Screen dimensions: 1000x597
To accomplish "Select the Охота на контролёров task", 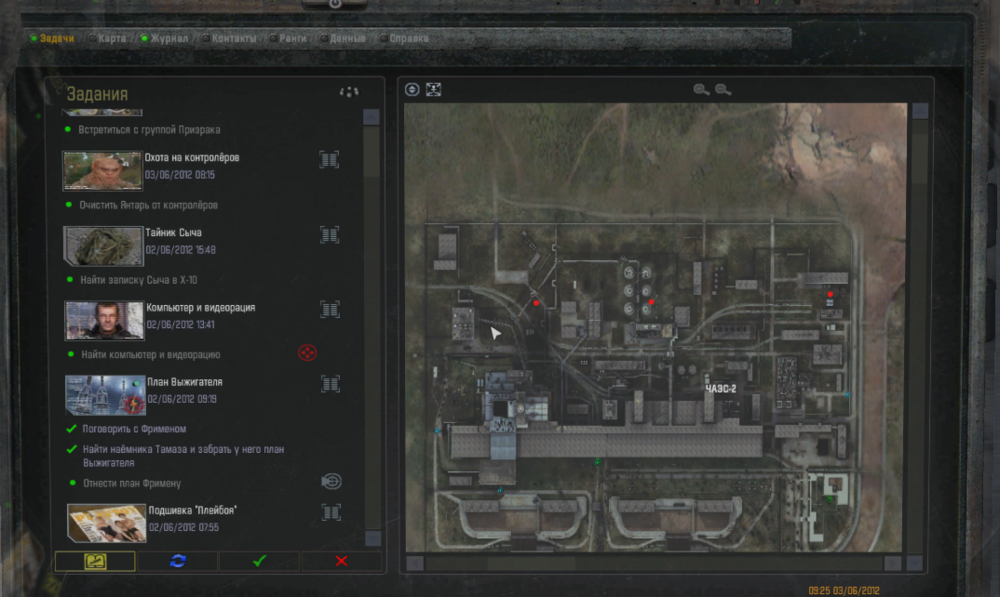I will 191,158.
